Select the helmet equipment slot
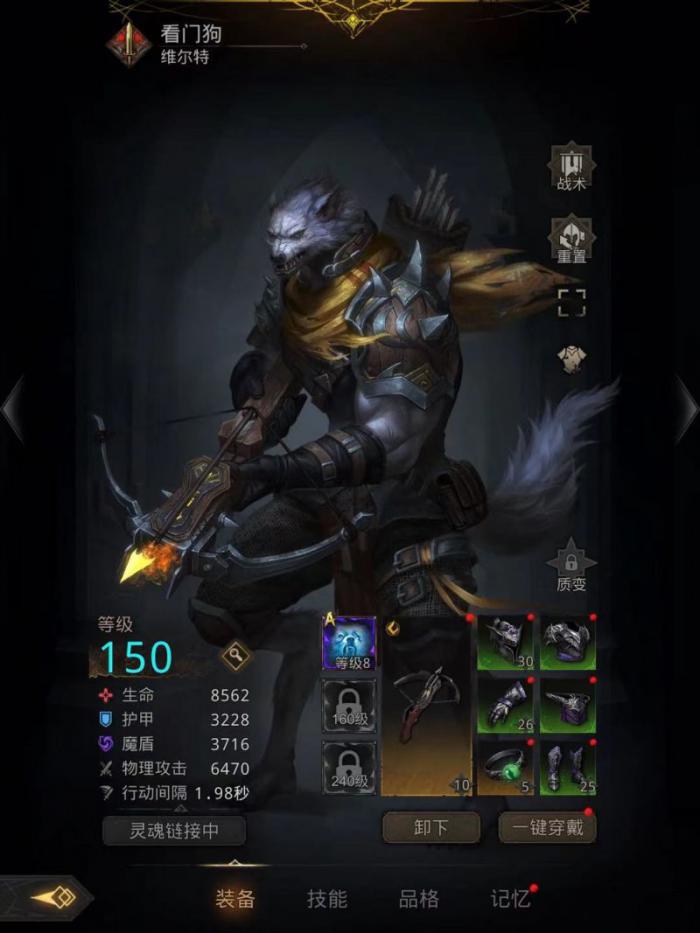This screenshot has width=700, height=933. point(506,642)
